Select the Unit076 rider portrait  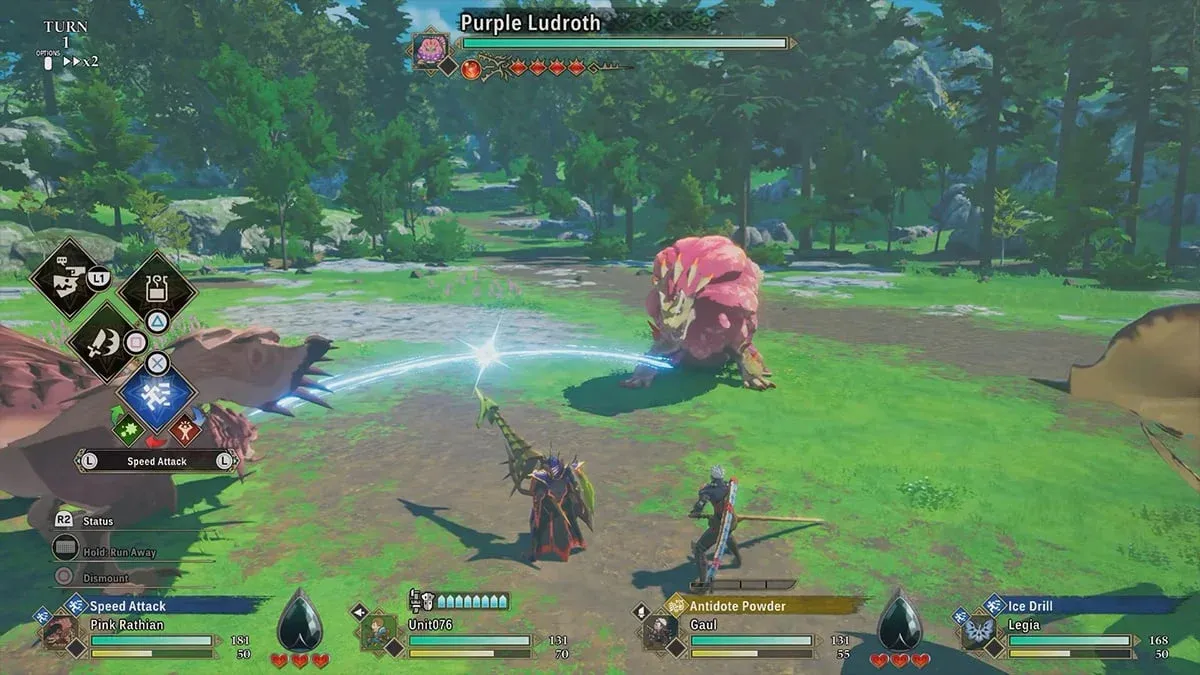(379, 632)
